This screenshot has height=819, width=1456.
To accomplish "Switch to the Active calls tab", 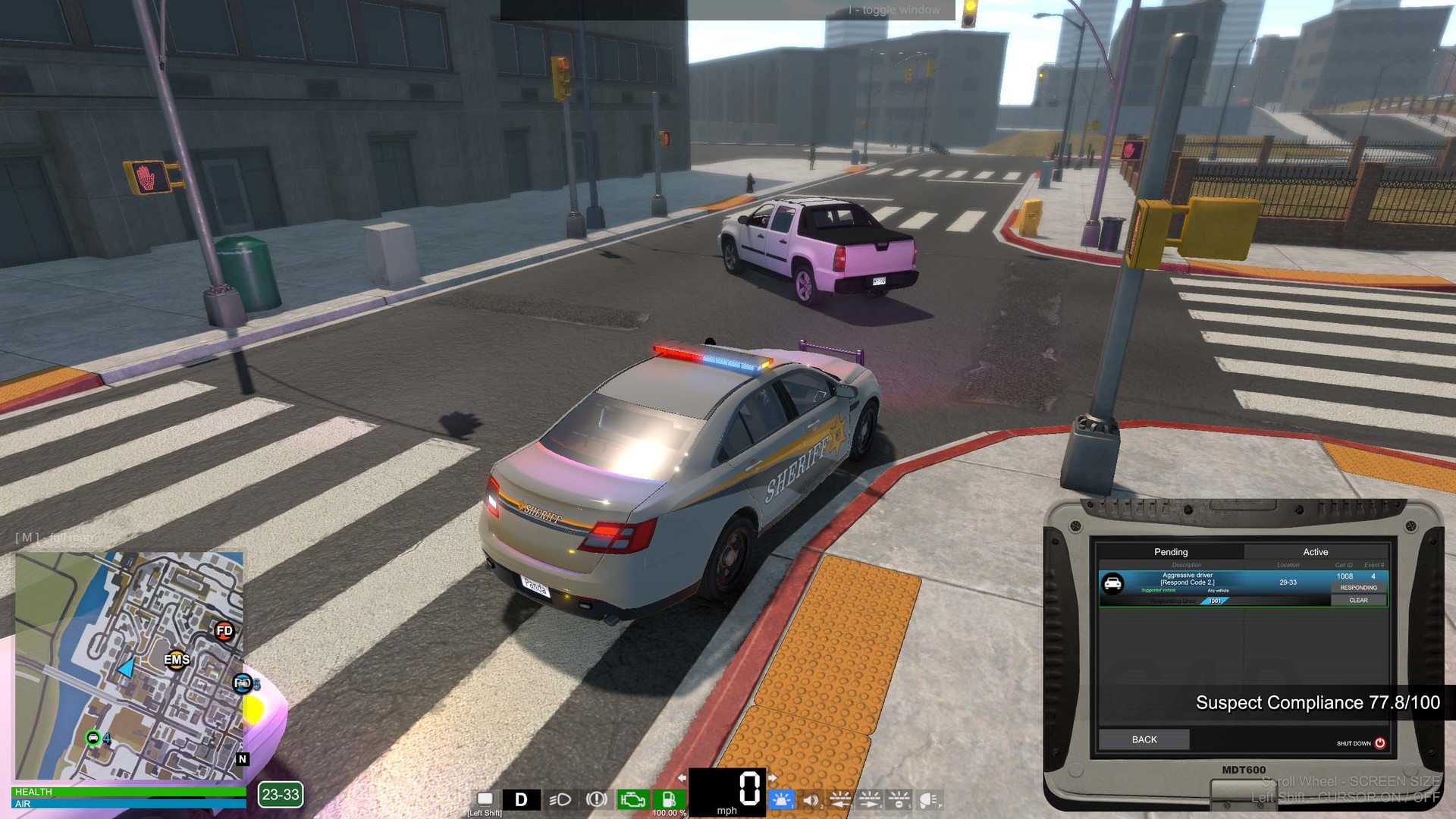I will tap(1315, 551).
